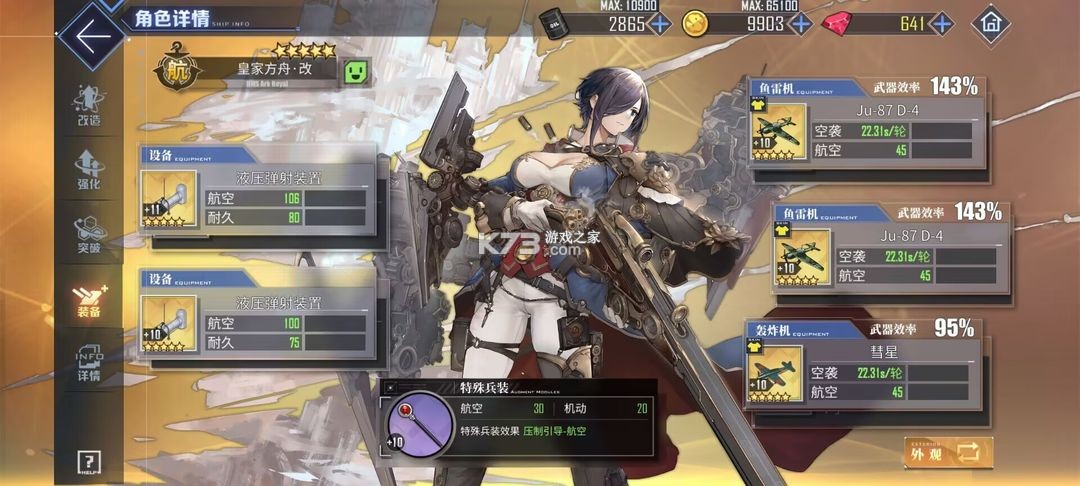Go back with the arrow button

(90, 36)
